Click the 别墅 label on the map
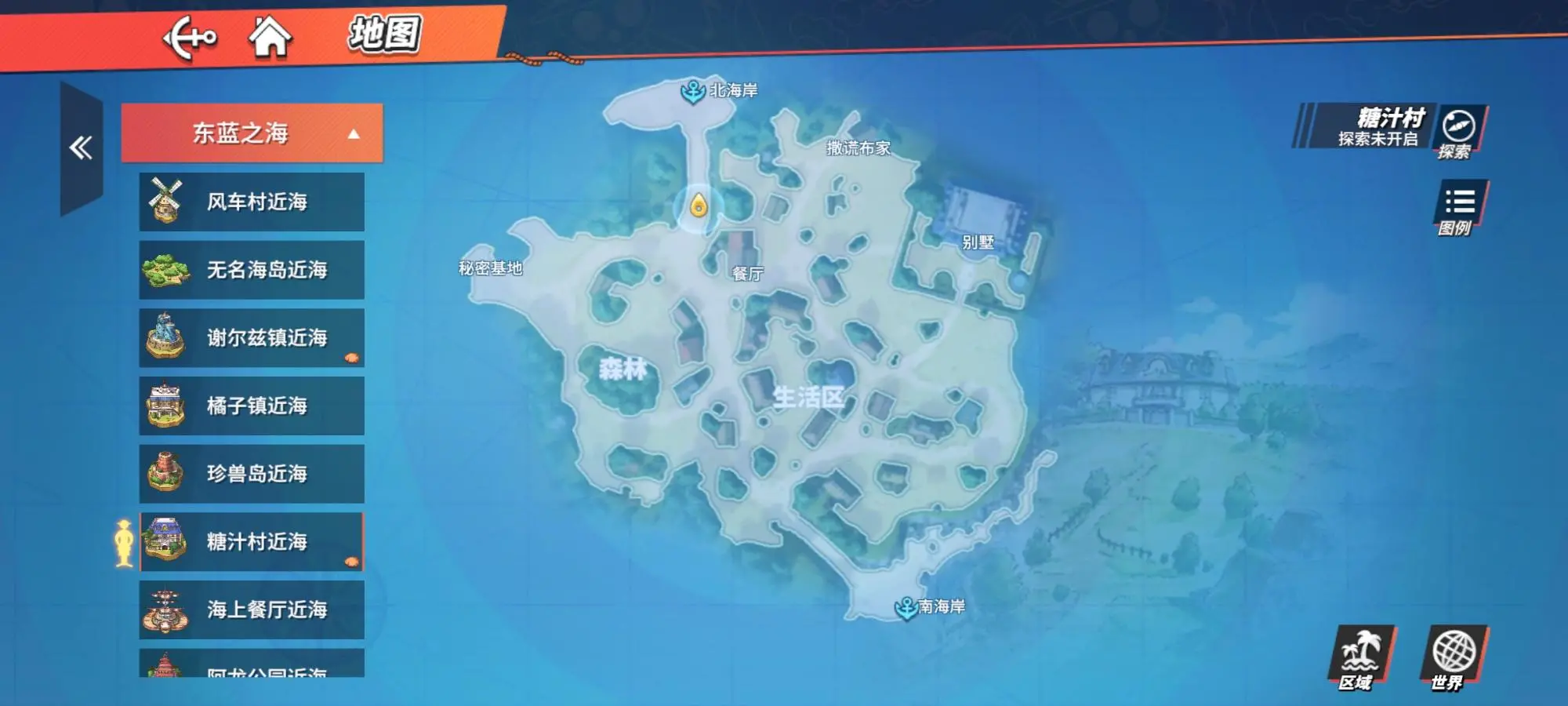Screen dimensions: 1568x706 (x=977, y=240)
